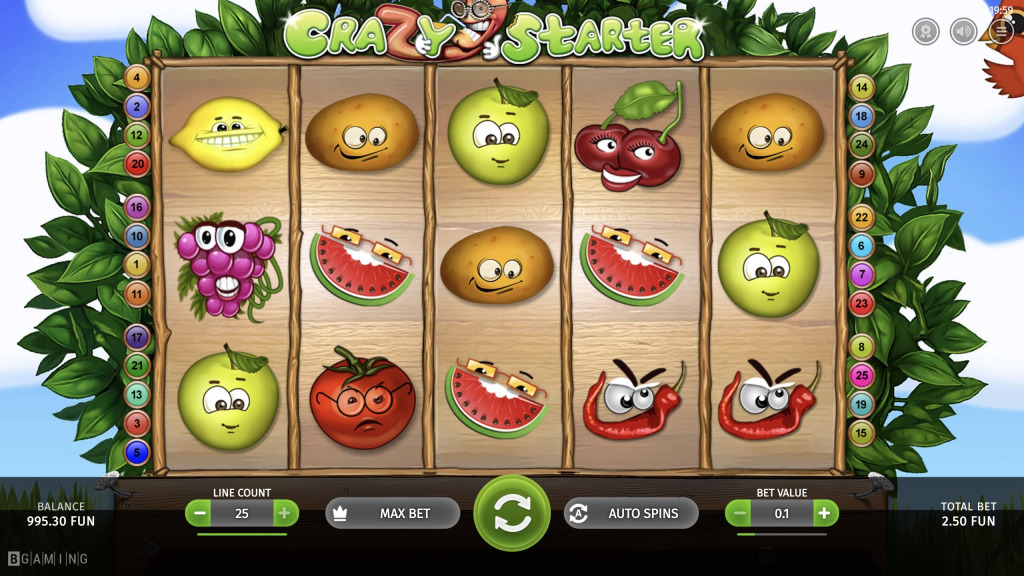Select payline marker number 4
This screenshot has height=576, width=1024.
click(137, 77)
